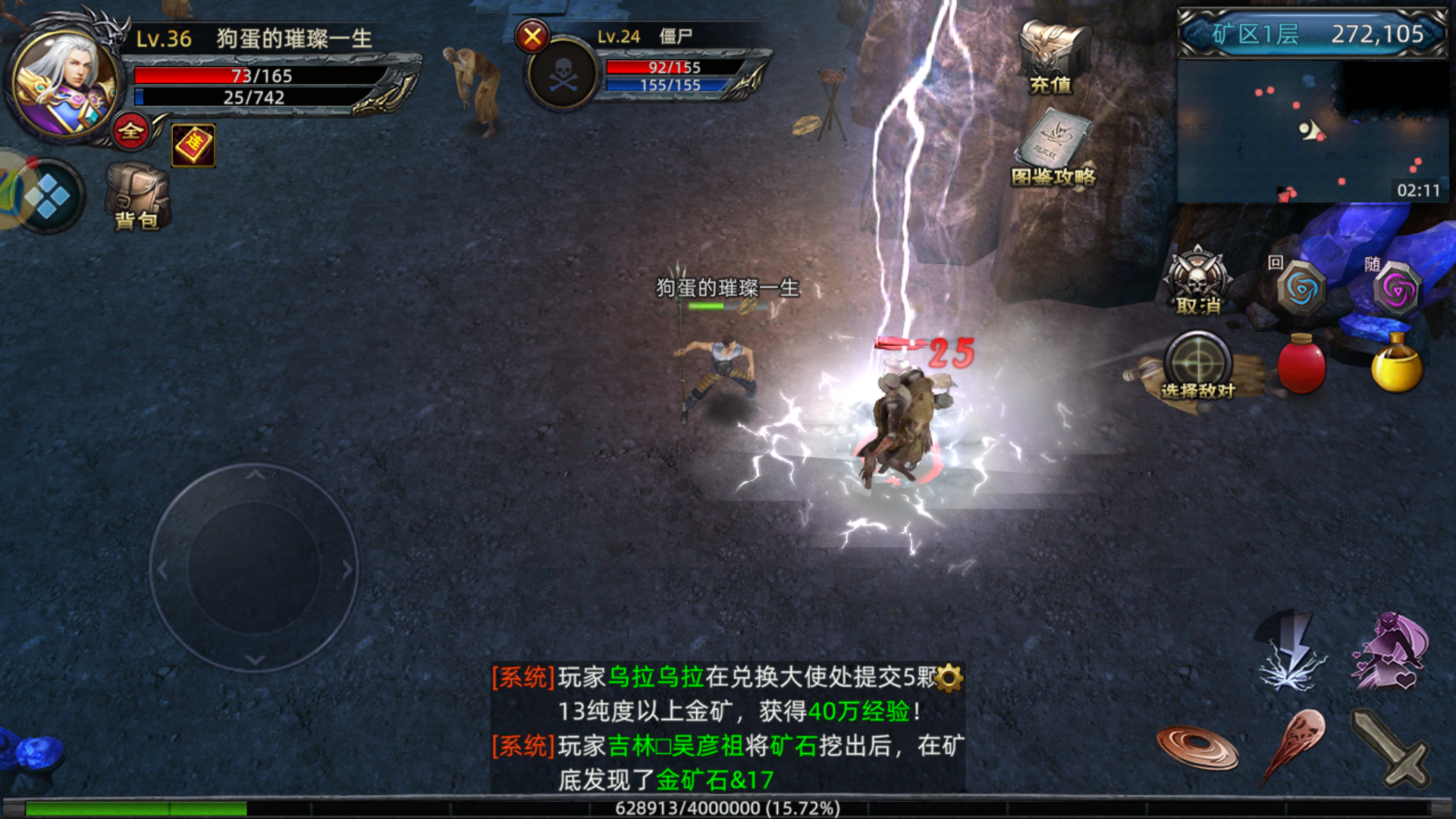Use the 随 random teleport stone

(1397, 290)
